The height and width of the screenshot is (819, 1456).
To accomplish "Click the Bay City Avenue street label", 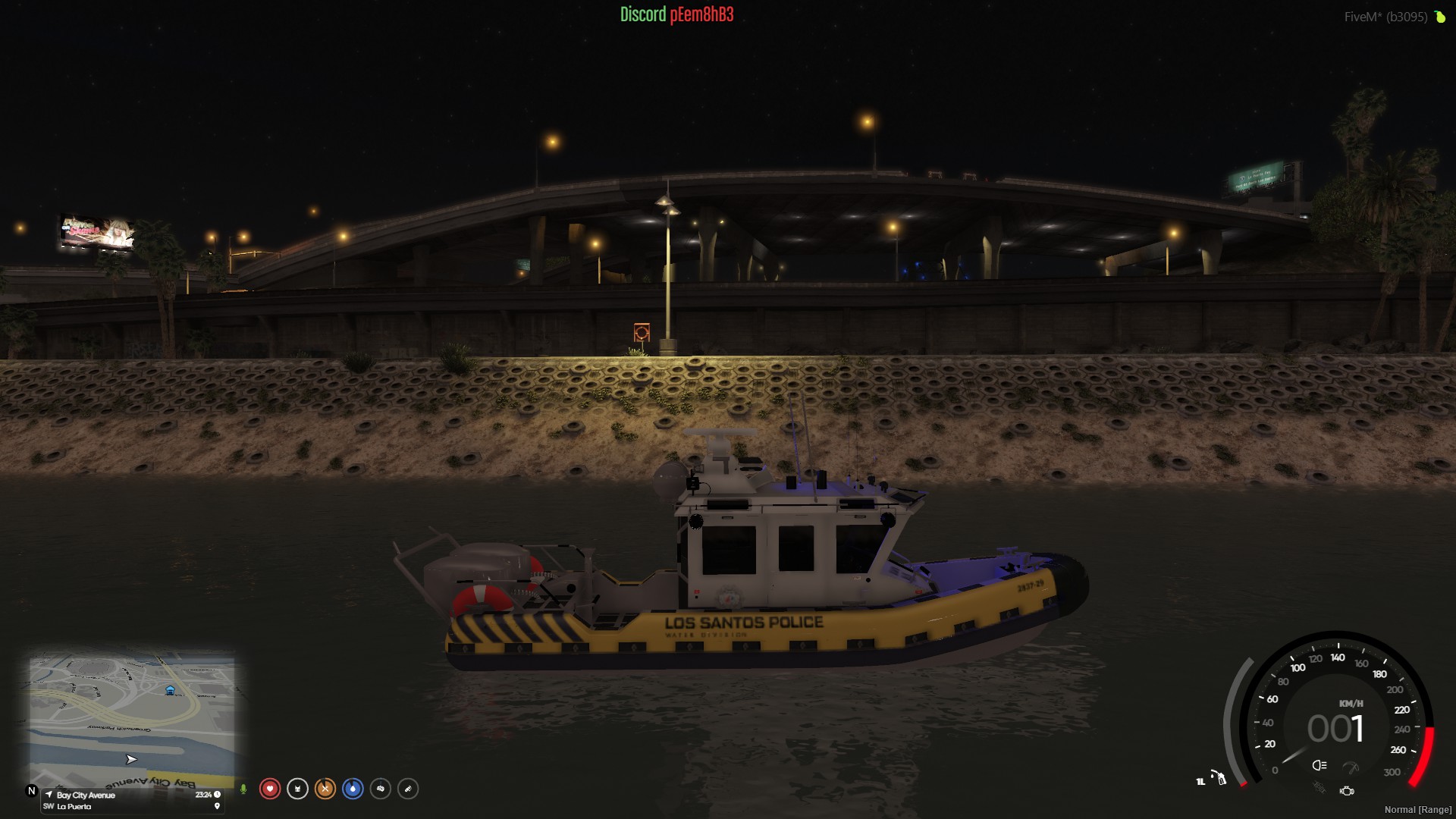I will (86, 795).
